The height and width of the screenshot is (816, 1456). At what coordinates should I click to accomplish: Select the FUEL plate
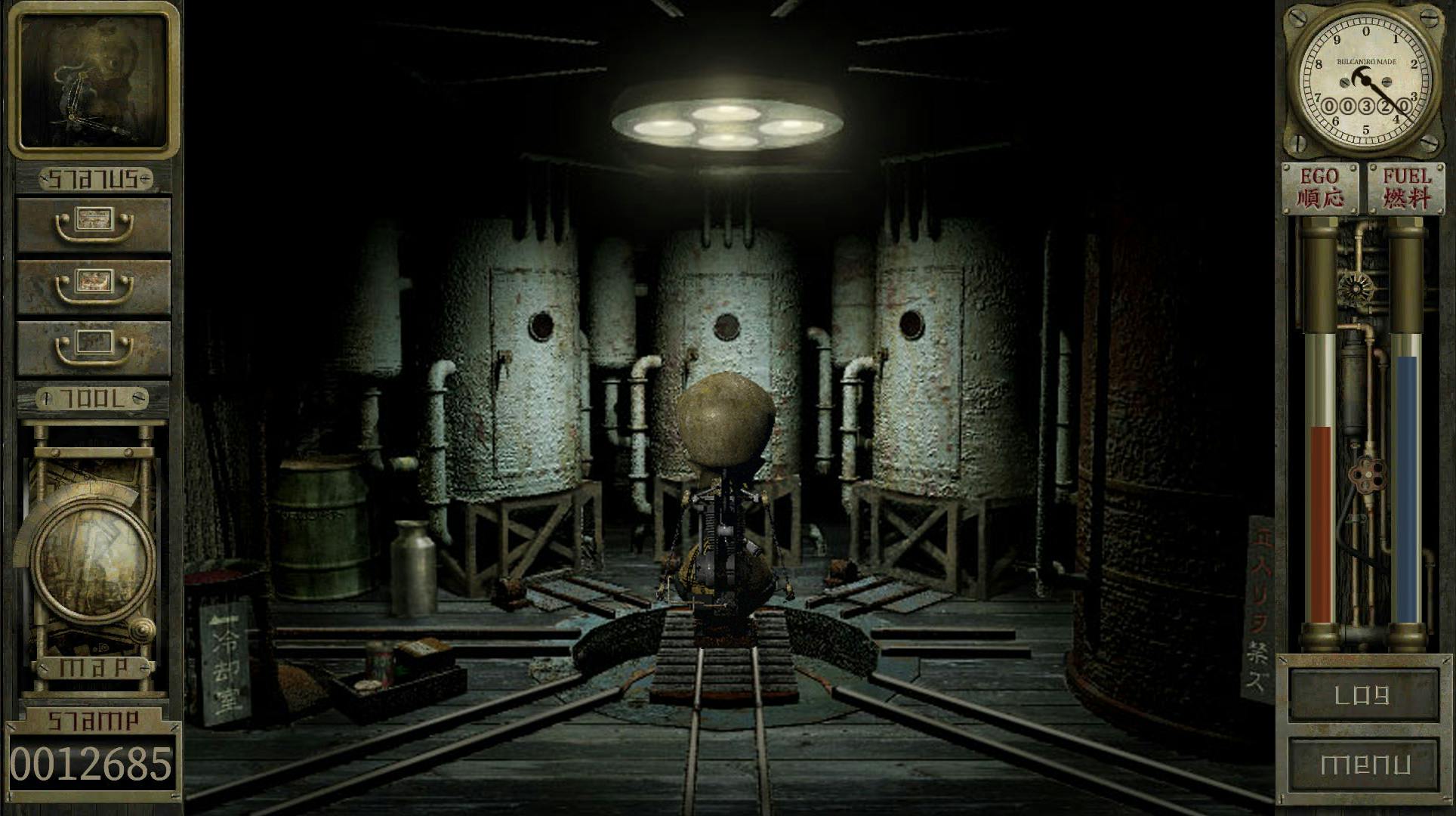point(1406,188)
